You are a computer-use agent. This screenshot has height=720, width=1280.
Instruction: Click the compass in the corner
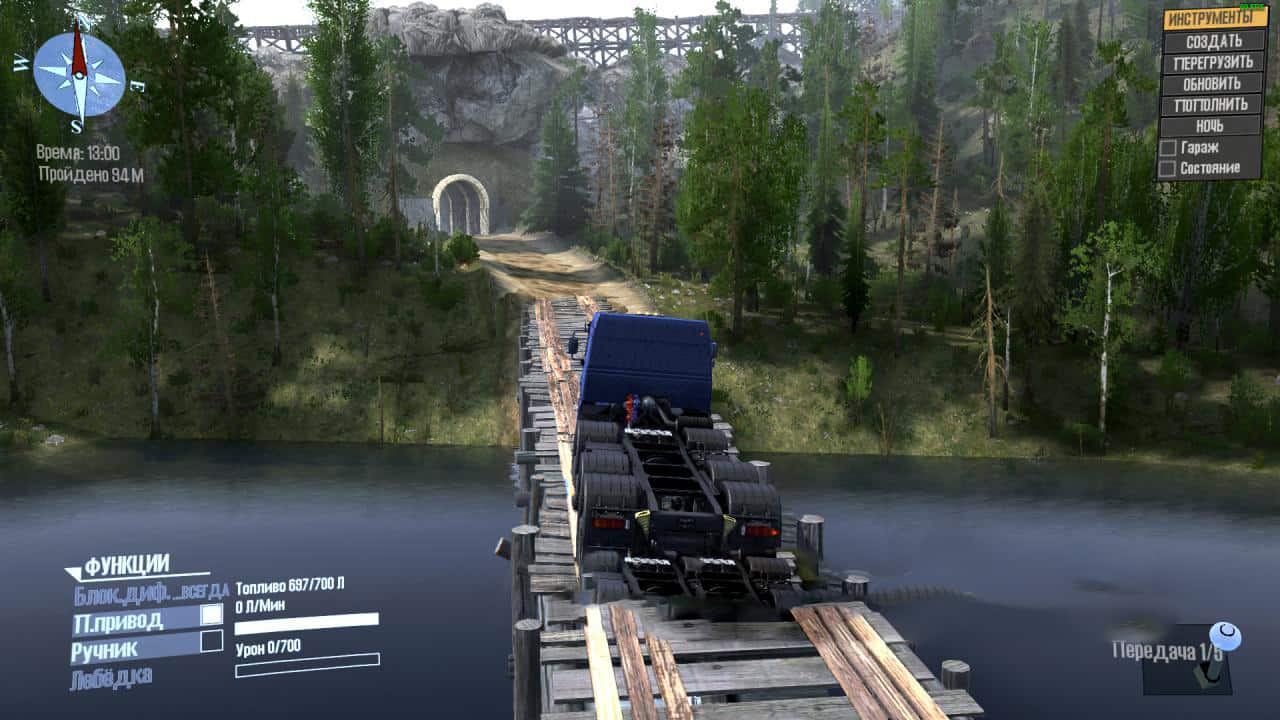click(x=79, y=73)
